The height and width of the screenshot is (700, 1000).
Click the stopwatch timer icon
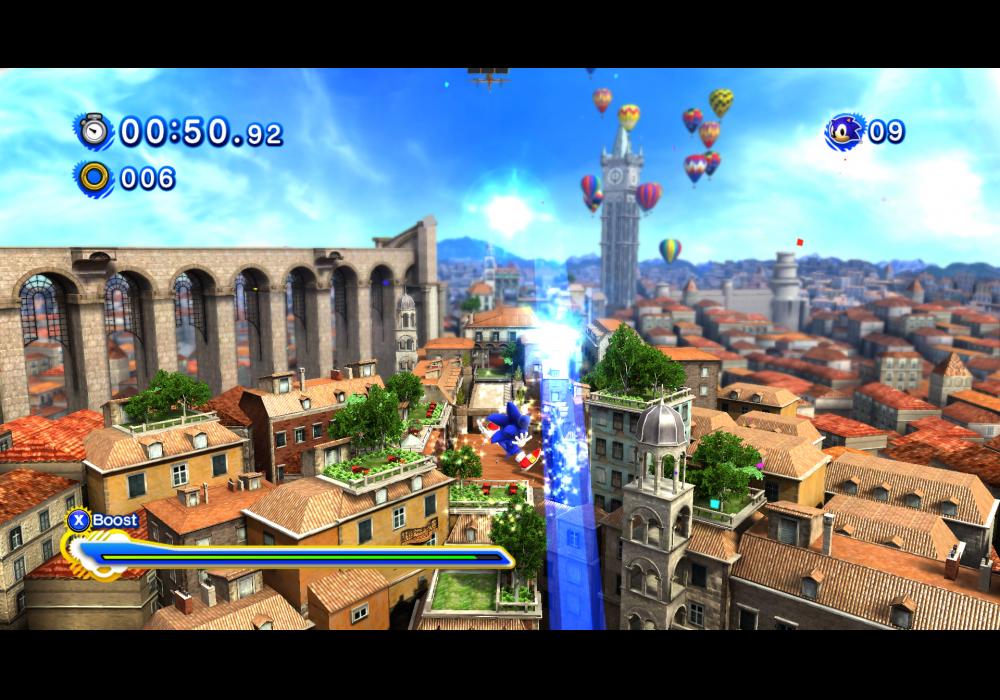tap(95, 131)
